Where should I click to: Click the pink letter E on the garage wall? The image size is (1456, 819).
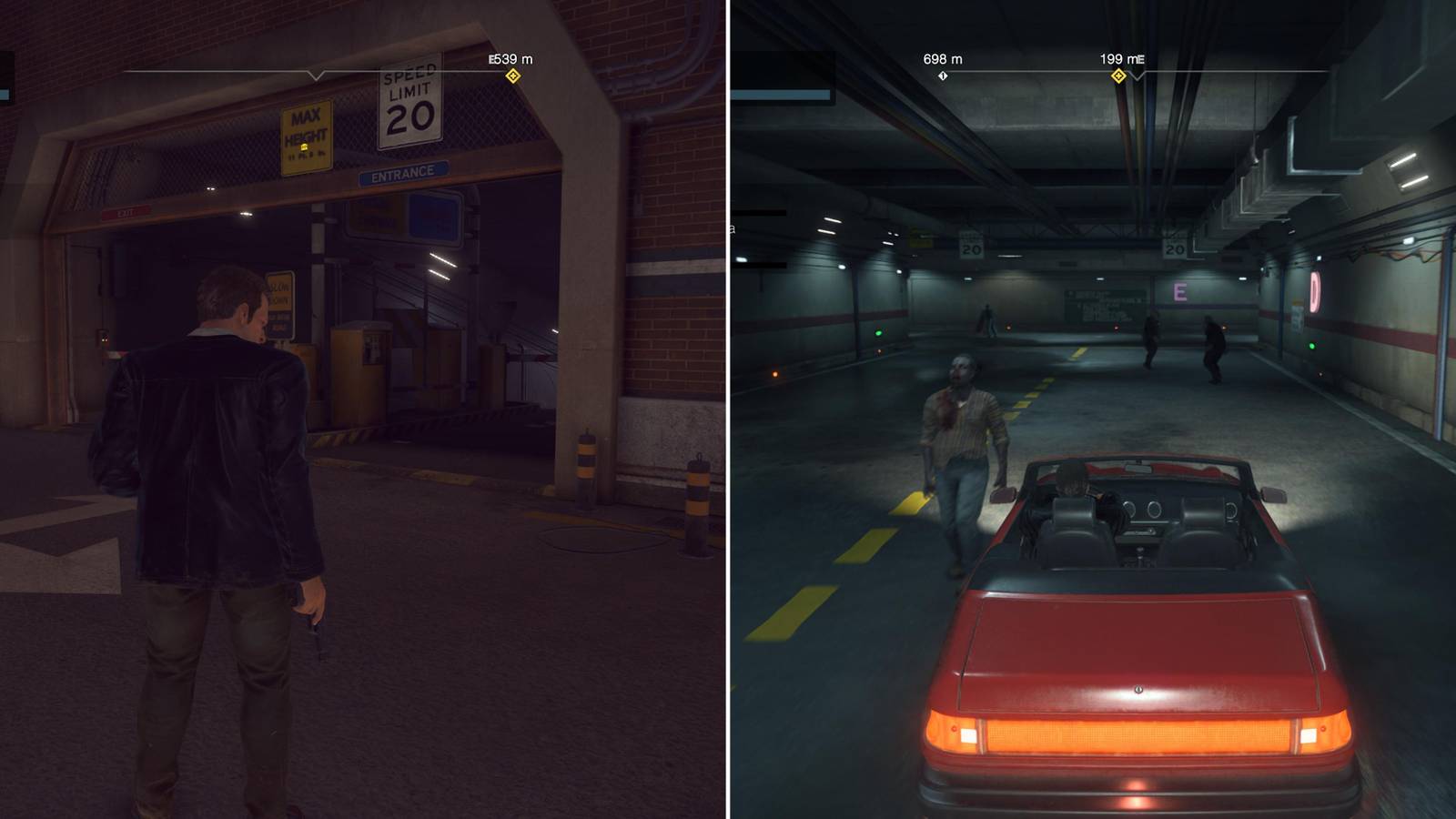(x=1180, y=292)
